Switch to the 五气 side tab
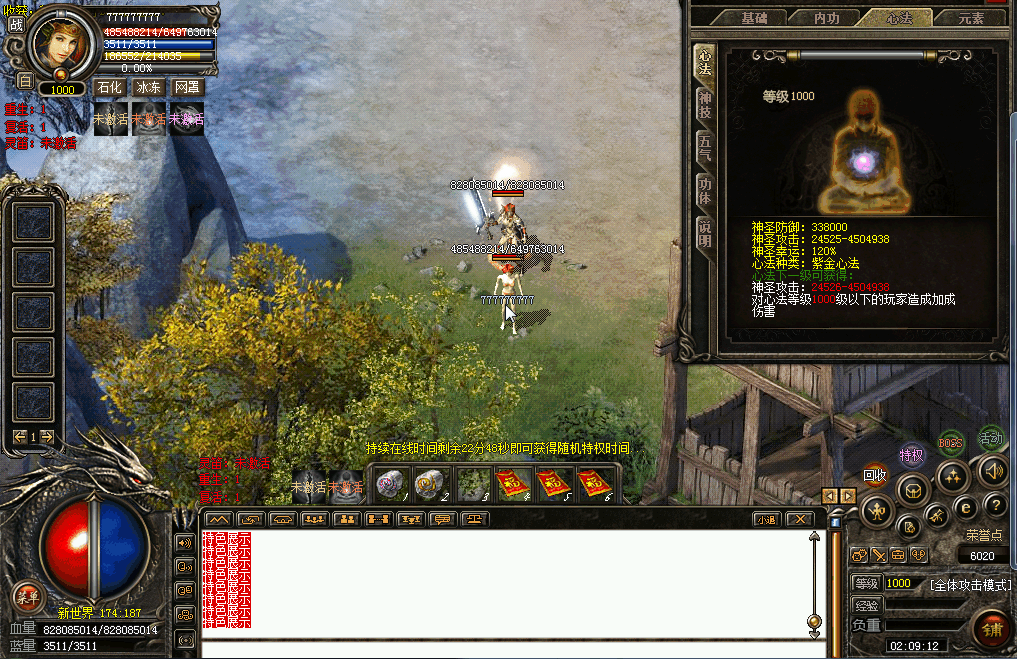This screenshot has width=1017, height=659. [x=705, y=148]
